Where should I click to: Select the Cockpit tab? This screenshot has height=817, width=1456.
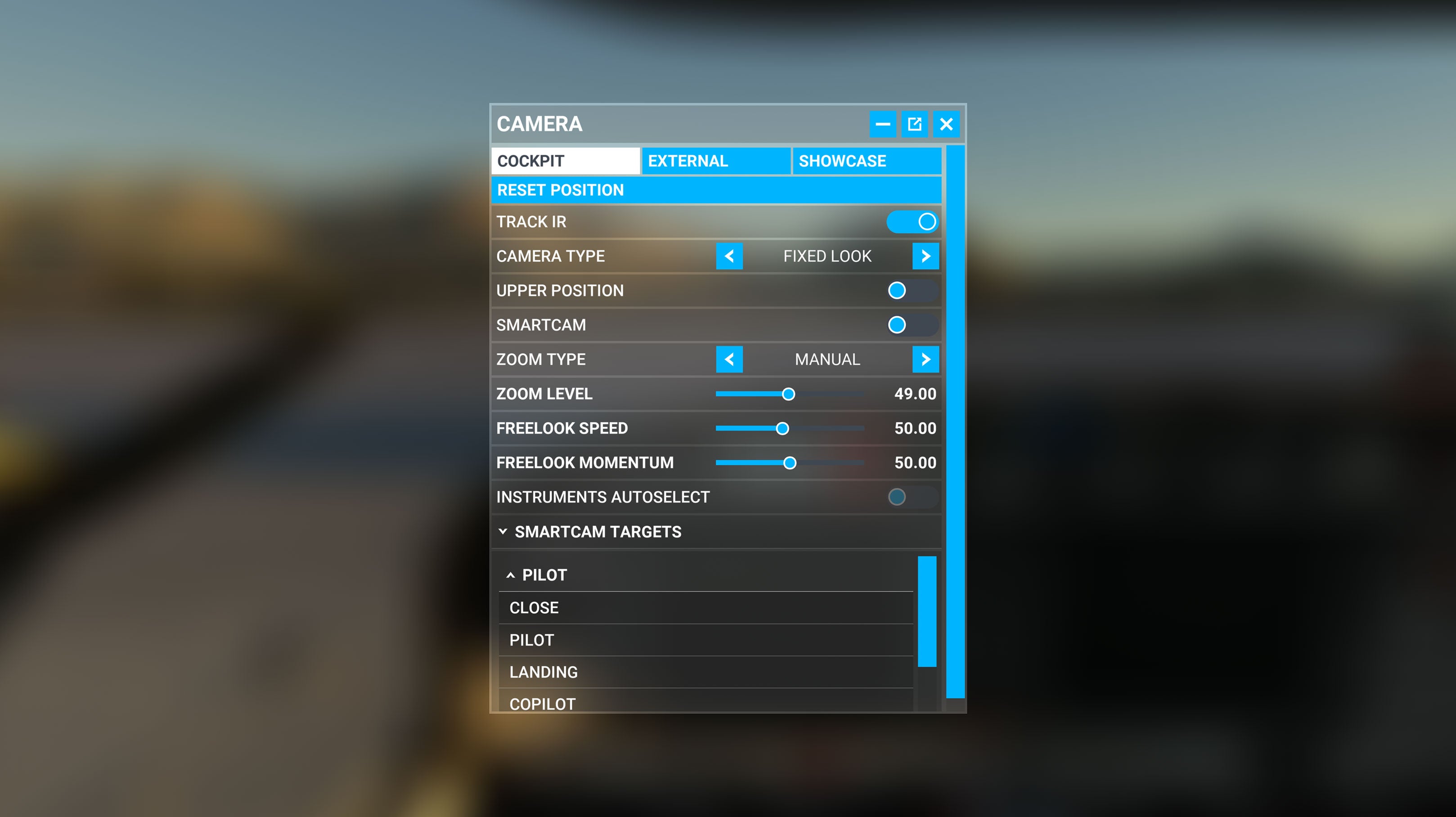click(x=565, y=161)
